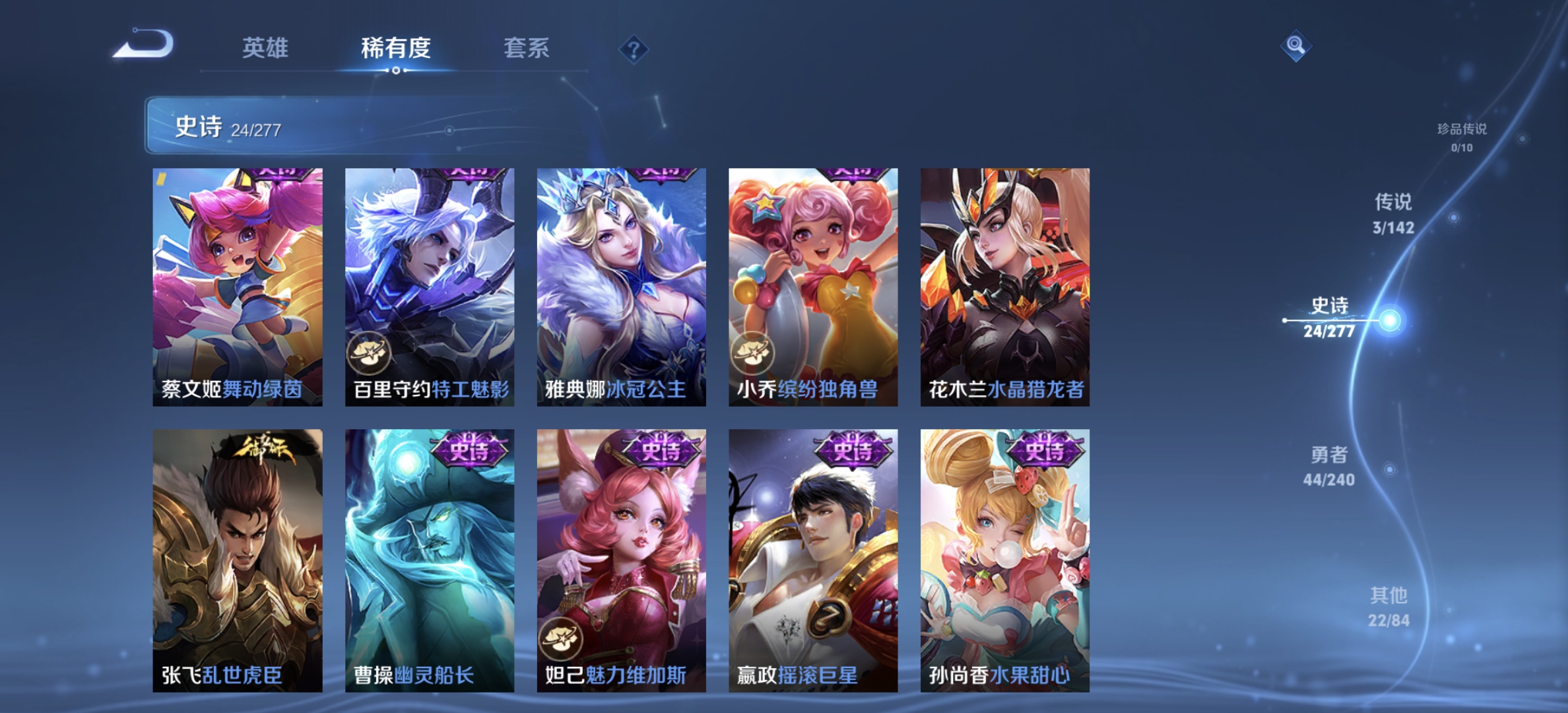
Task: Switch to the 套系 tab
Action: coord(527,48)
